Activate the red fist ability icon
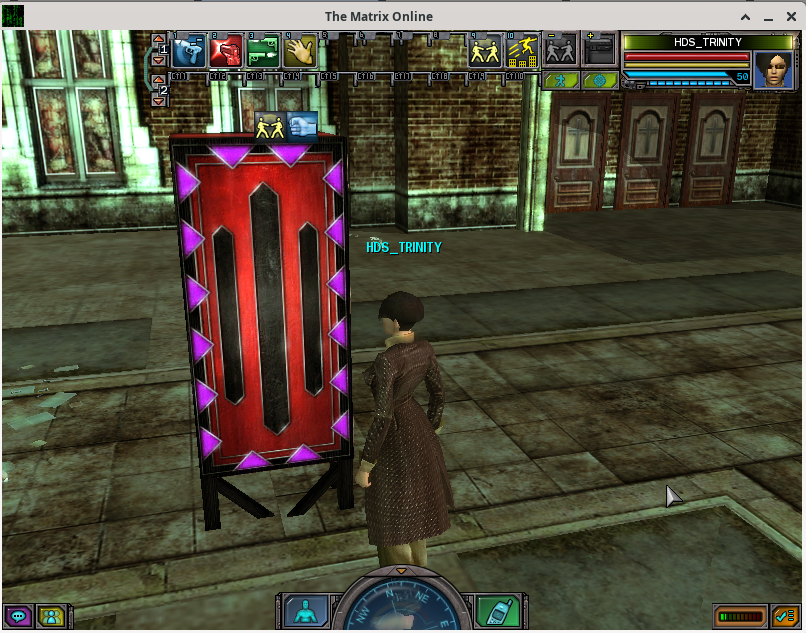This screenshot has width=806, height=633. 225,52
